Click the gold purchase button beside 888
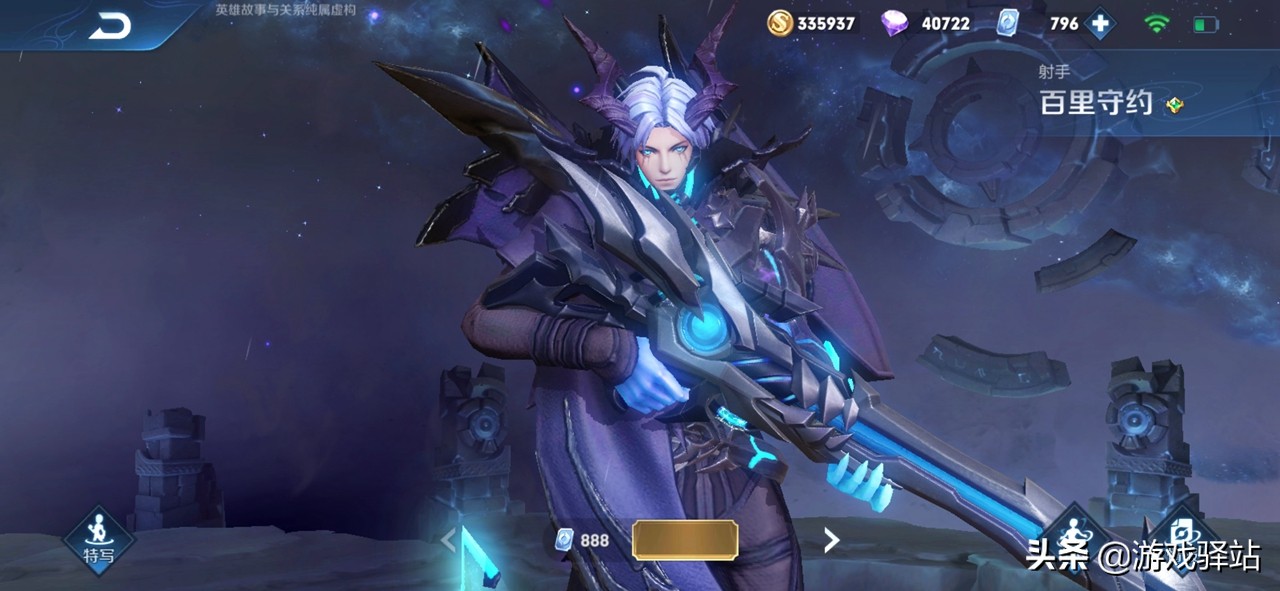Screen dimensions: 1280x591 [685, 540]
